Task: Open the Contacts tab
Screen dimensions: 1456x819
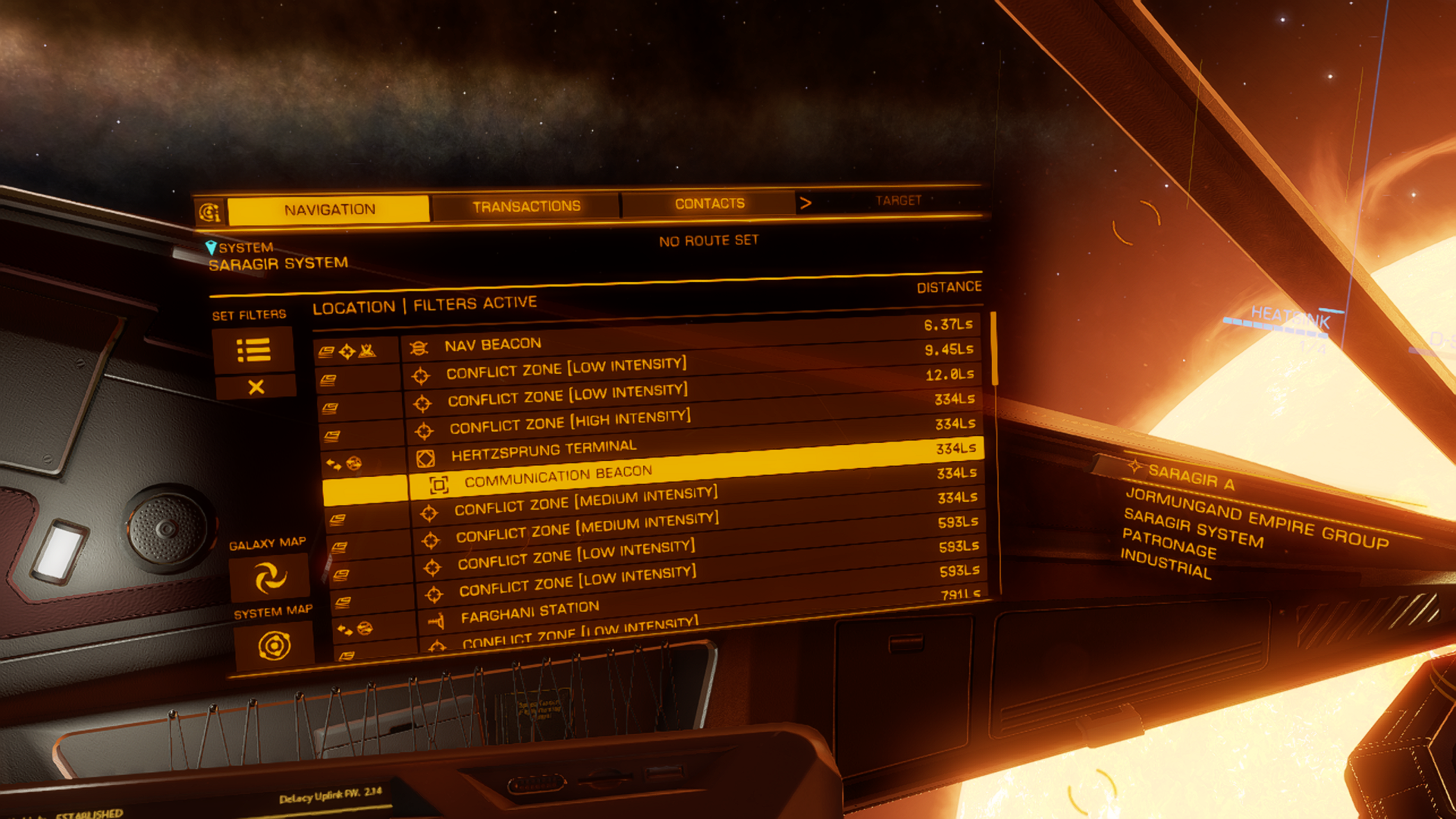Action: [x=709, y=203]
